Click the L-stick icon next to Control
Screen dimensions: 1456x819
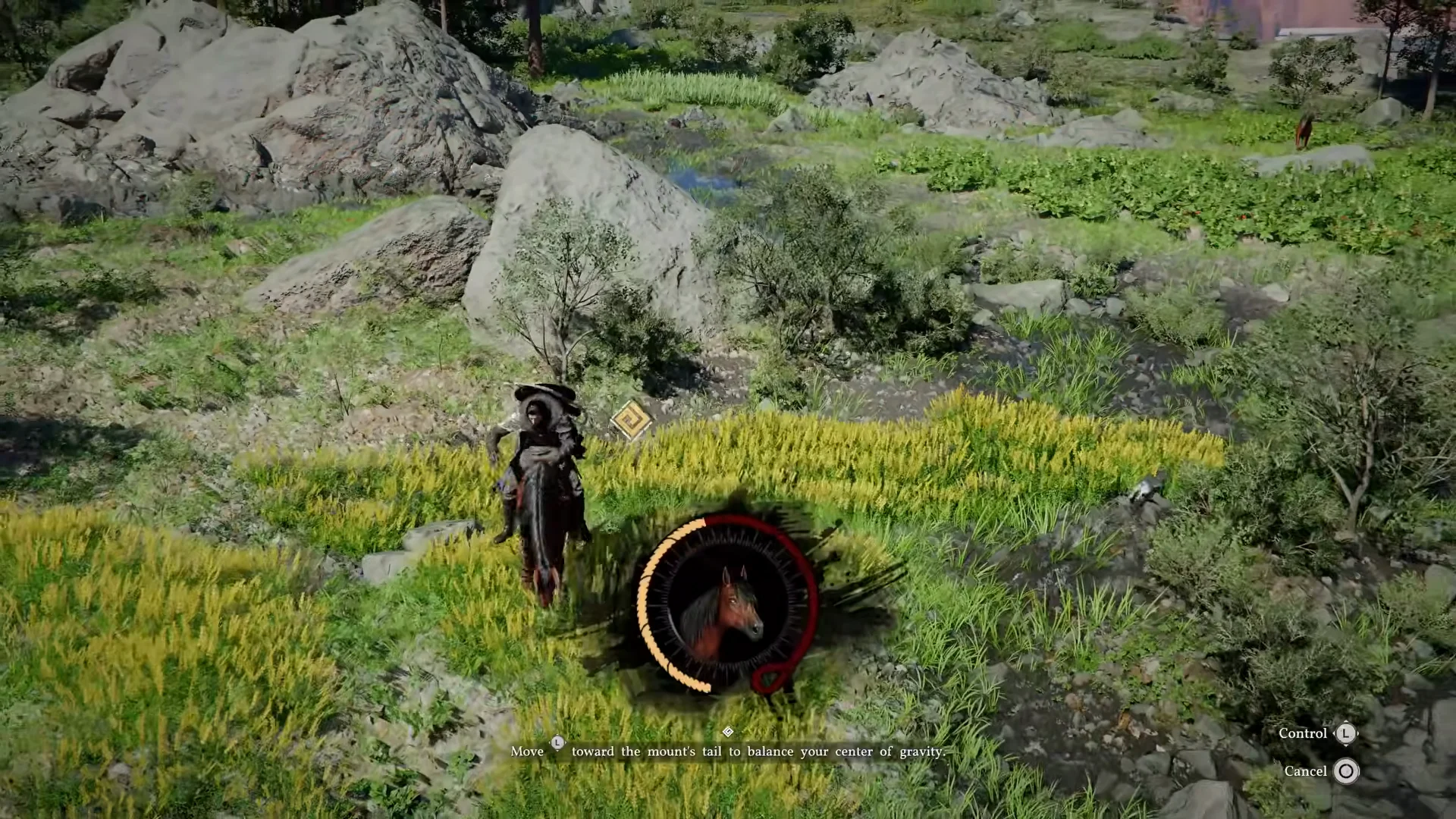(x=1345, y=733)
